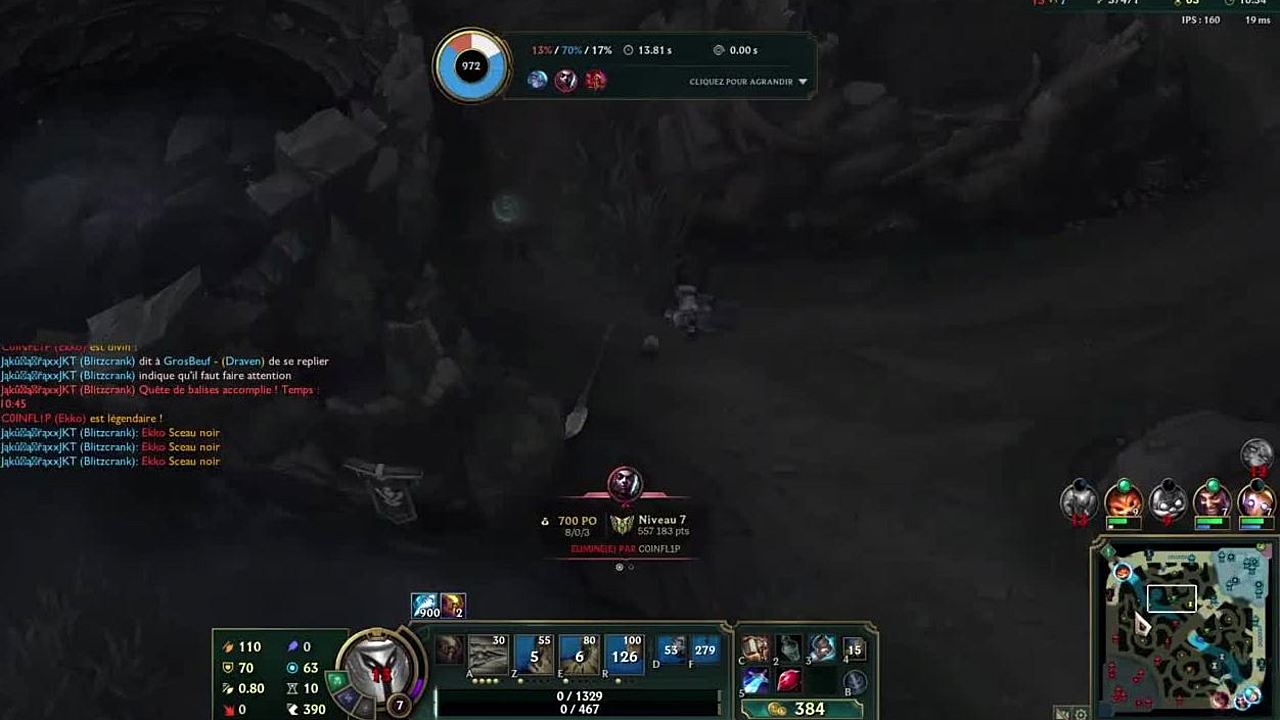Expand death recap via "Cliquez pour agrandir"
The width and height of the screenshot is (1280, 720).
tap(748, 82)
